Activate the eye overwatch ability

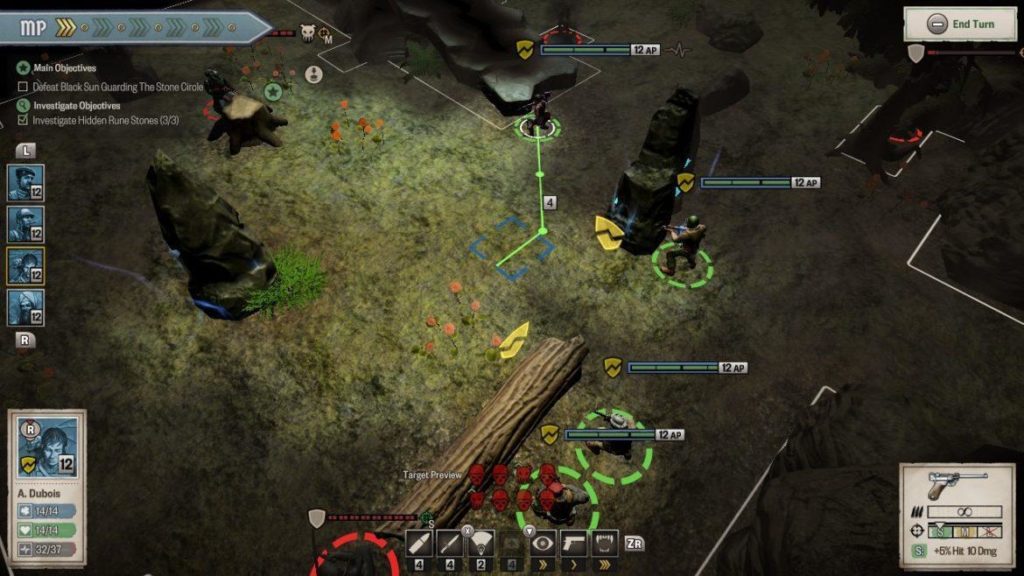pyautogui.click(x=543, y=544)
